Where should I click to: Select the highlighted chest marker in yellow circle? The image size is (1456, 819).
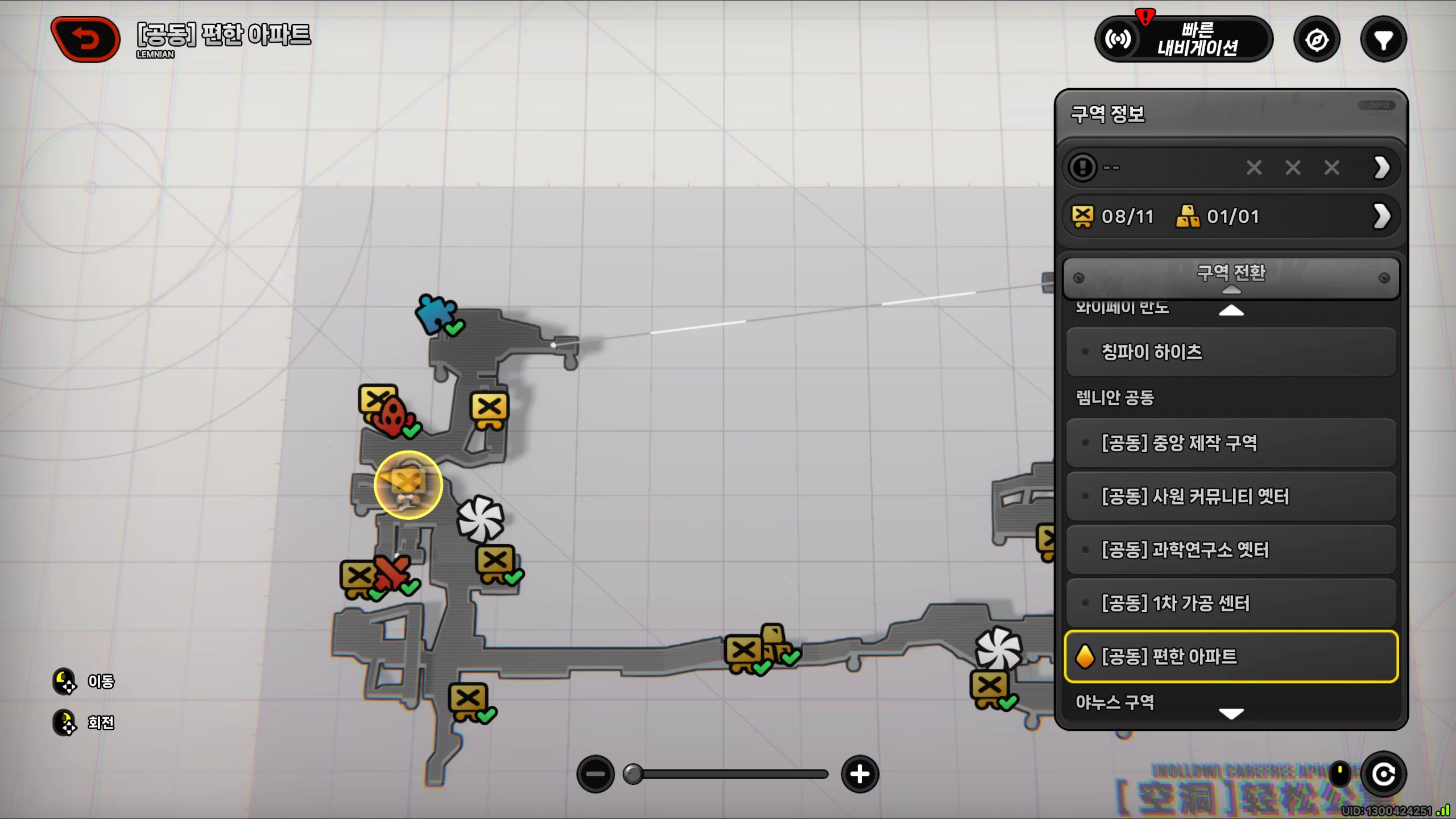coord(408,485)
